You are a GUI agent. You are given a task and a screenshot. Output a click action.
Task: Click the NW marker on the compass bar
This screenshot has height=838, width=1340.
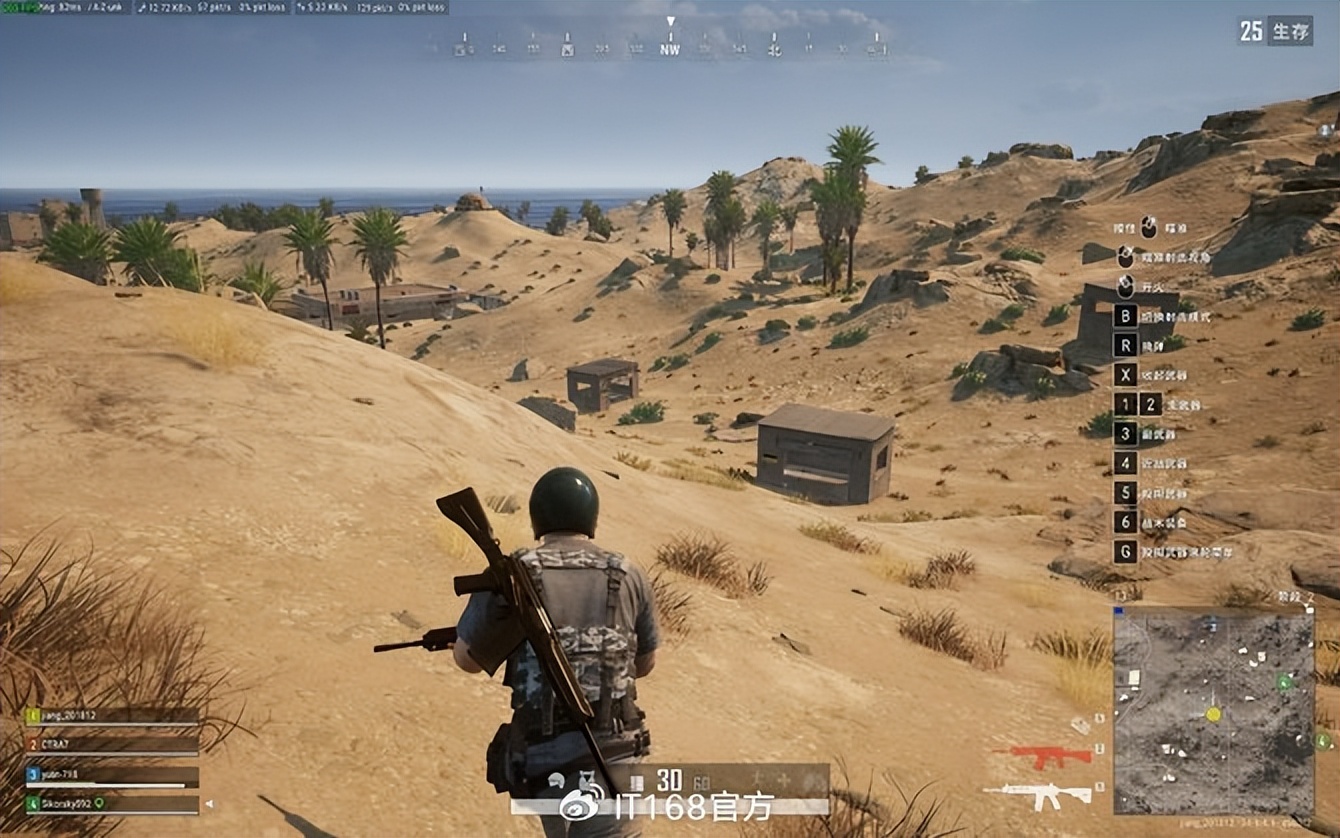pyautogui.click(x=670, y=47)
